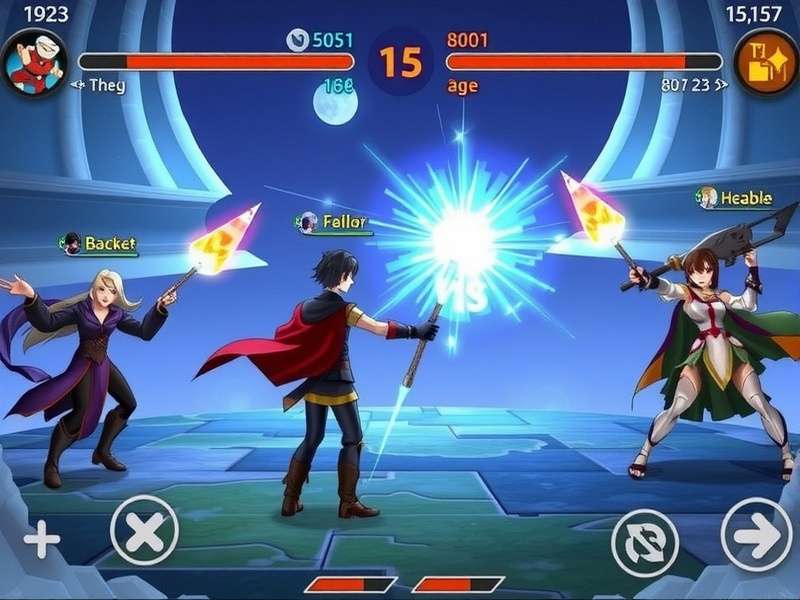Tap the right arrow button
This screenshot has height=600, width=800.
click(x=756, y=534)
